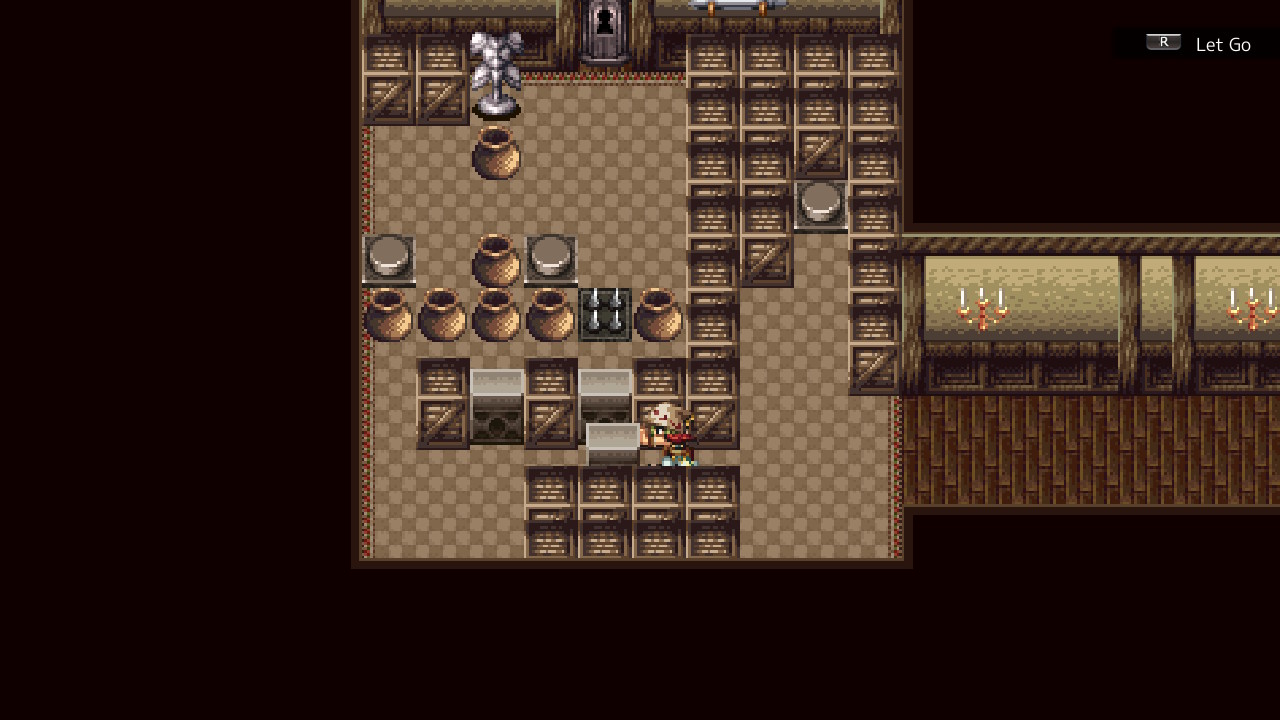Click the Let Go label text
1280x720 pixels.
pos(1223,44)
